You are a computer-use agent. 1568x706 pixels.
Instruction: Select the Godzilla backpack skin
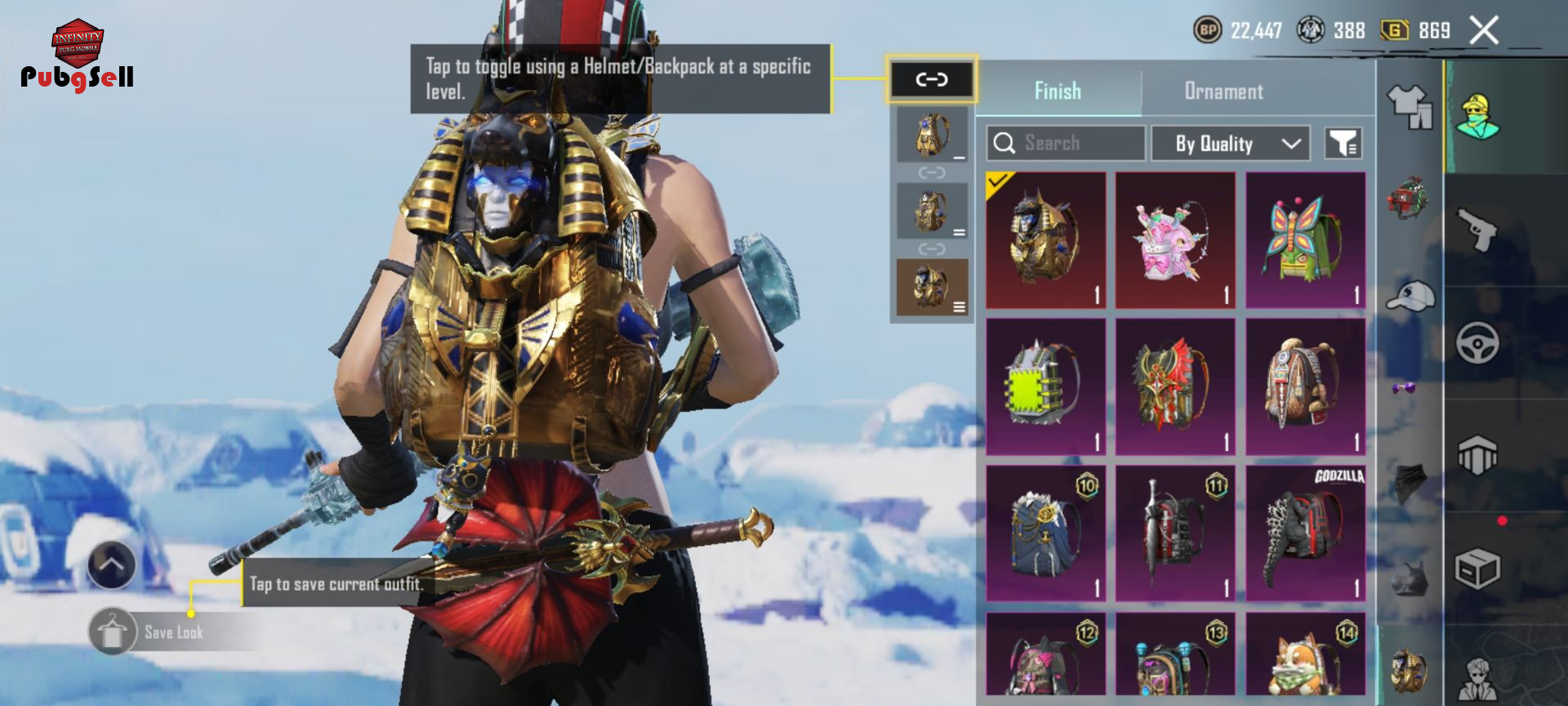pos(1305,534)
